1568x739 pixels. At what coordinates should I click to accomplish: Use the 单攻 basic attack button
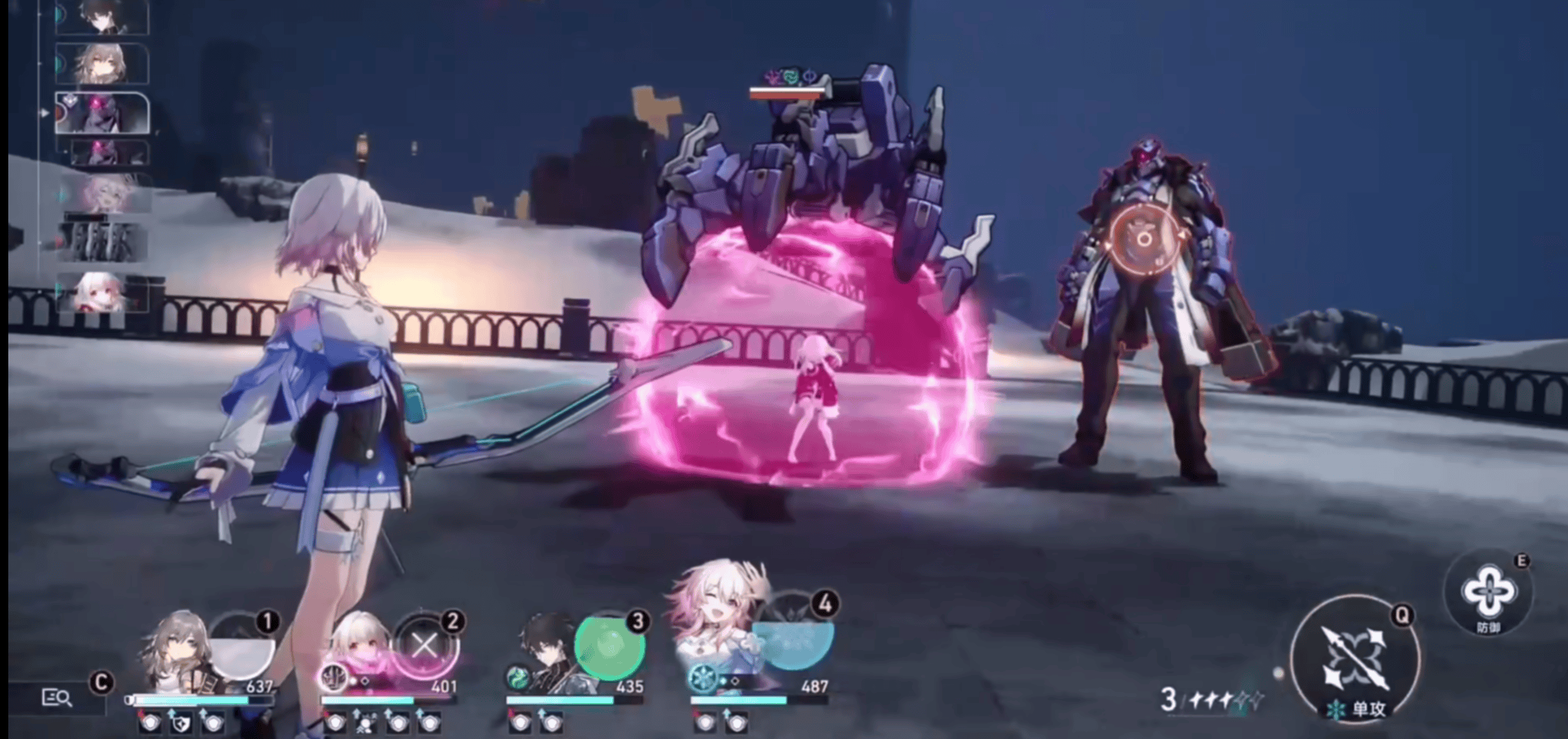pyautogui.click(x=1354, y=659)
